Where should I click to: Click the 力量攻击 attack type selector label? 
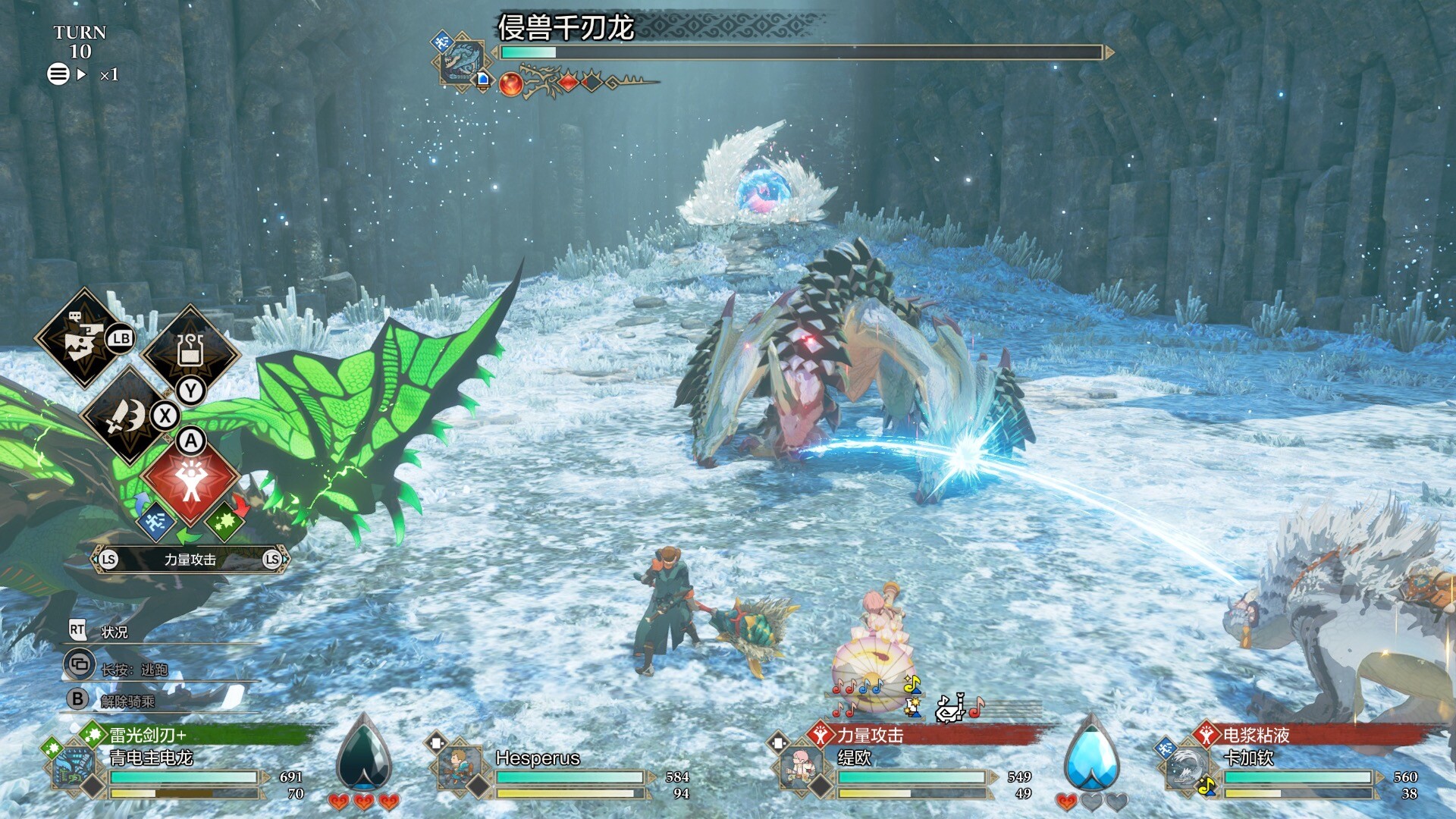pos(190,560)
